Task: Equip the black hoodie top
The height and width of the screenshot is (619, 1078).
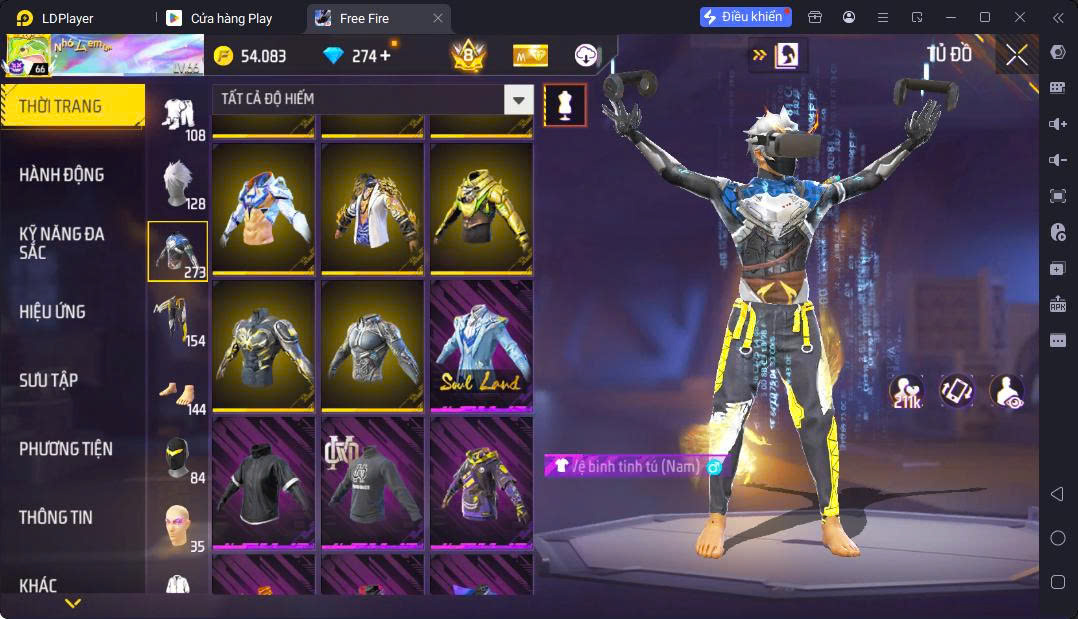Action: pos(264,482)
